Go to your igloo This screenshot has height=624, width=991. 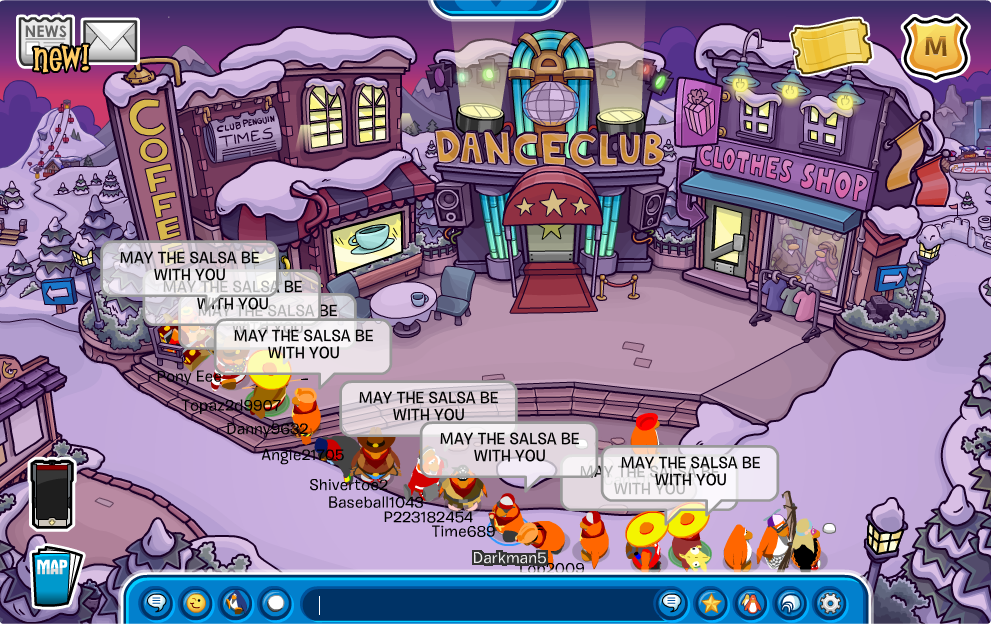tap(790, 603)
